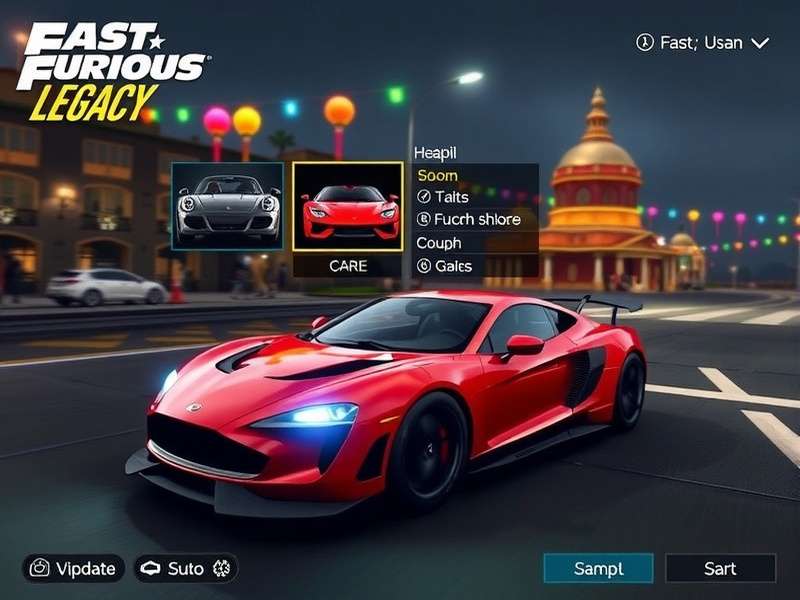Click the Vipdate button
Image resolution: width=800 pixels, height=600 pixels.
74,569
